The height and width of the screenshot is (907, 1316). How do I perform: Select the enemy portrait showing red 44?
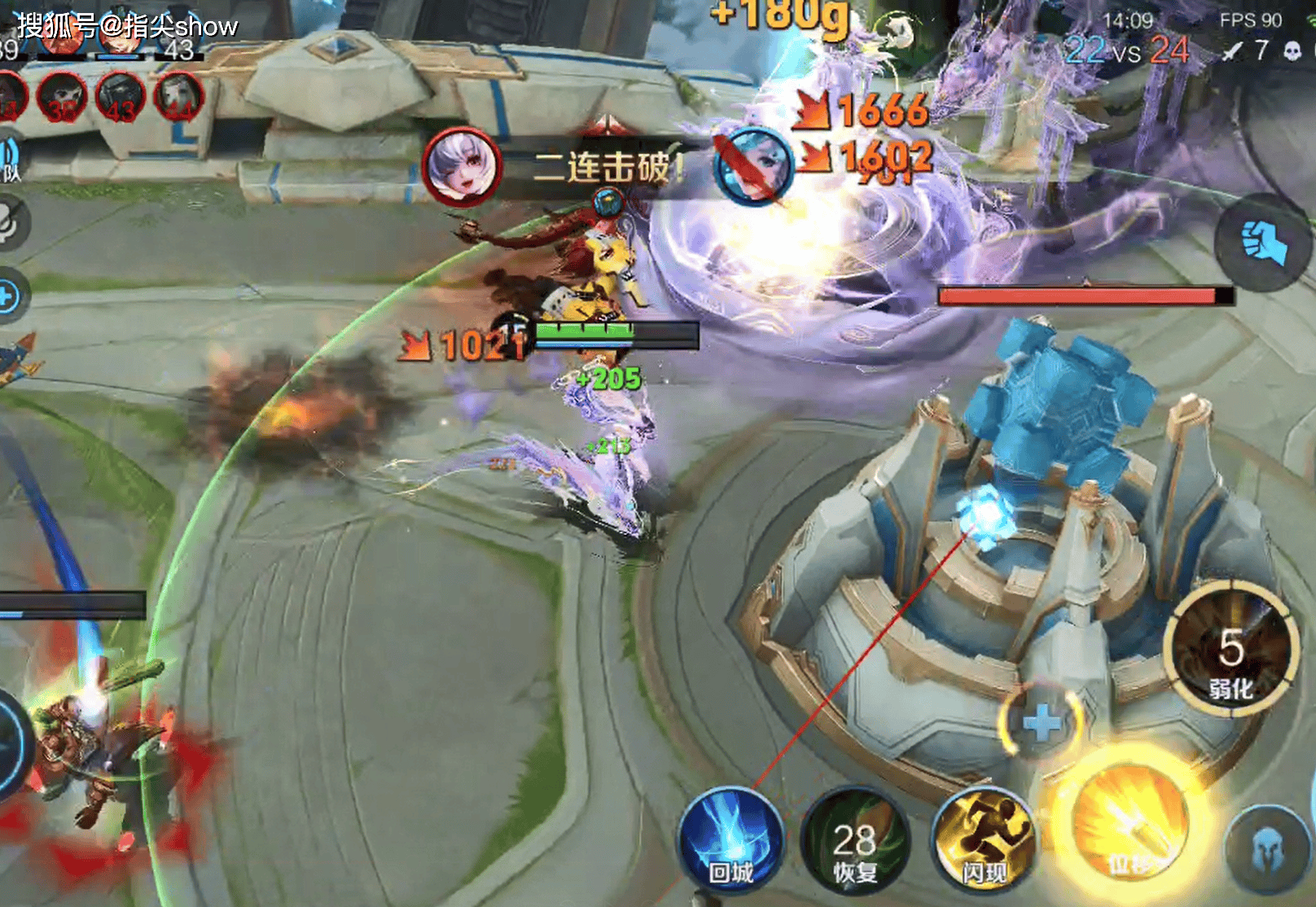[178, 97]
